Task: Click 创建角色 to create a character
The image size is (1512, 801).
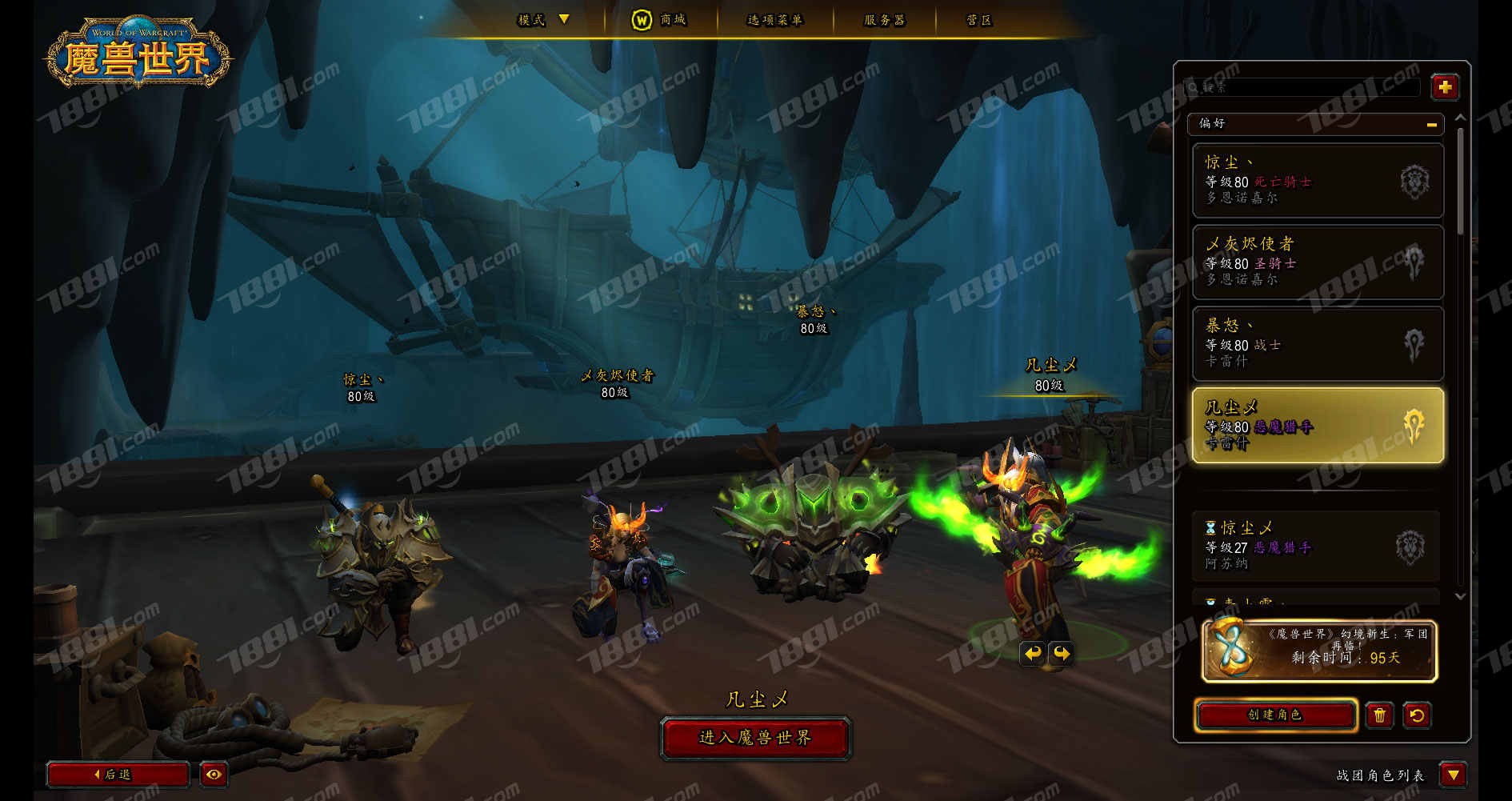Action: click(1275, 715)
